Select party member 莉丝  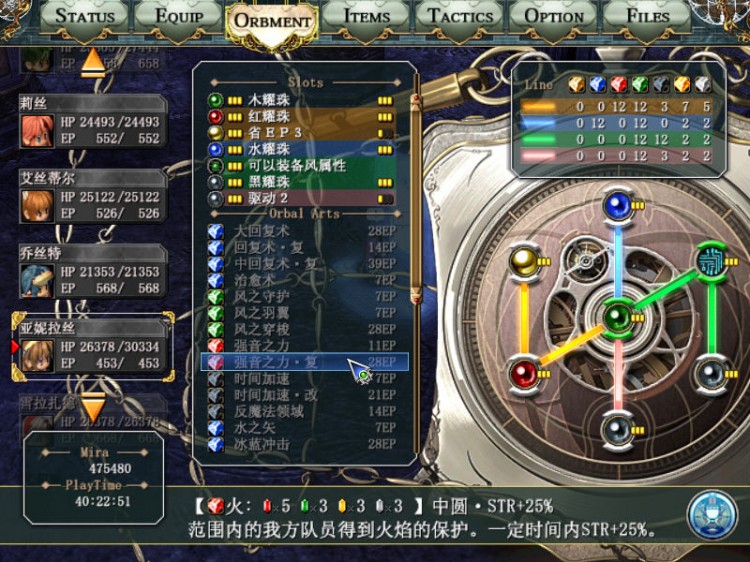[x=91, y=122]
